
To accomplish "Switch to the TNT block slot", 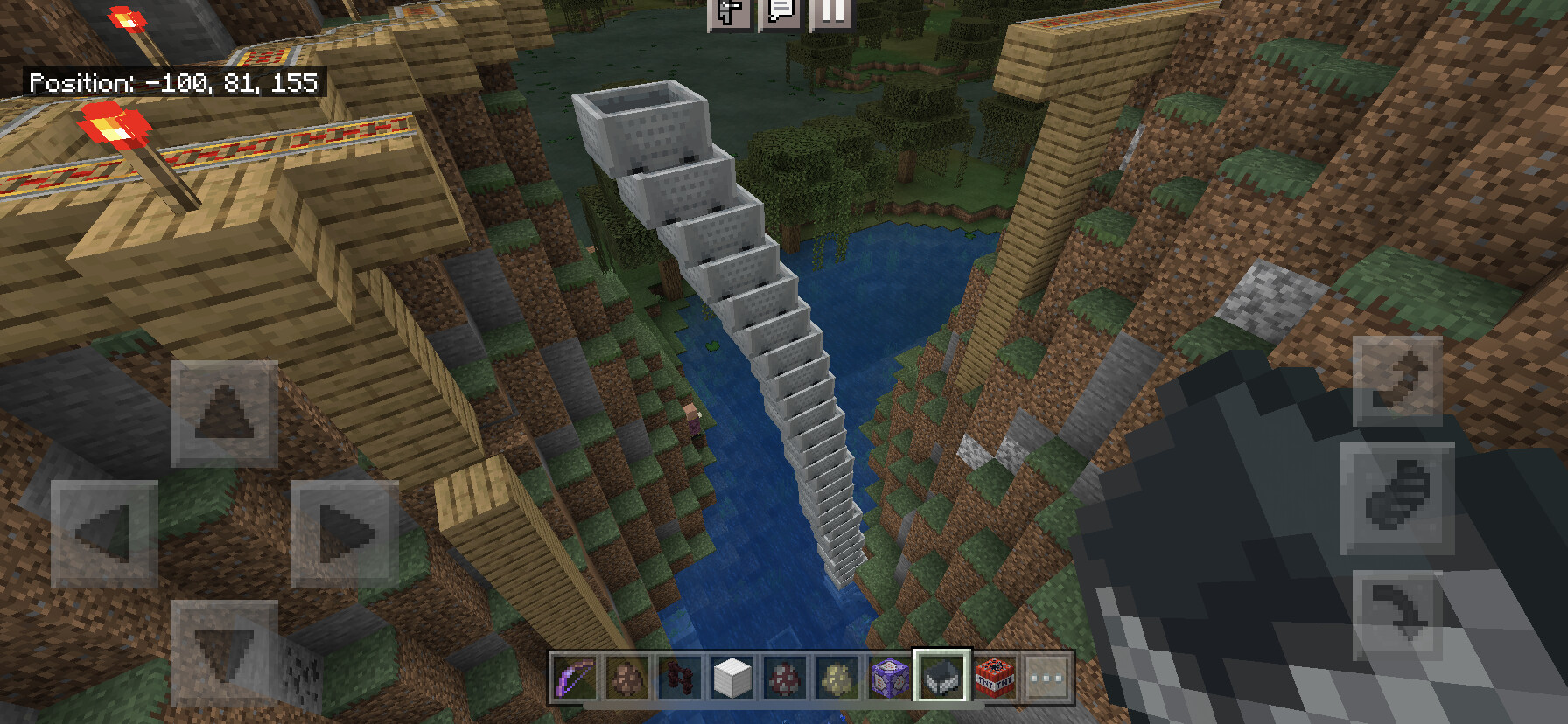I will 994,677.
